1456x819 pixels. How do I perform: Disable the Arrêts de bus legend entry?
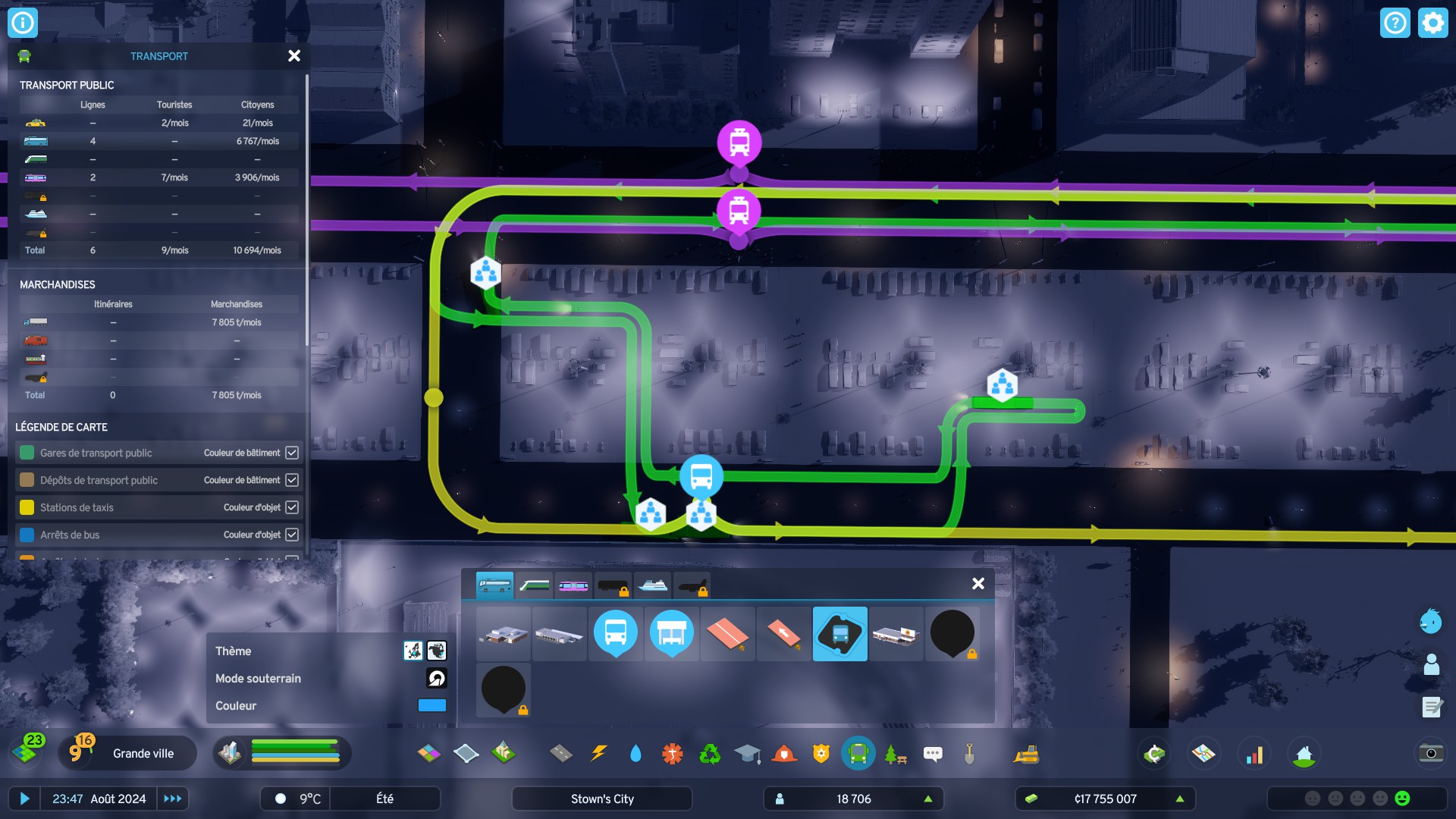coord(291,534)
